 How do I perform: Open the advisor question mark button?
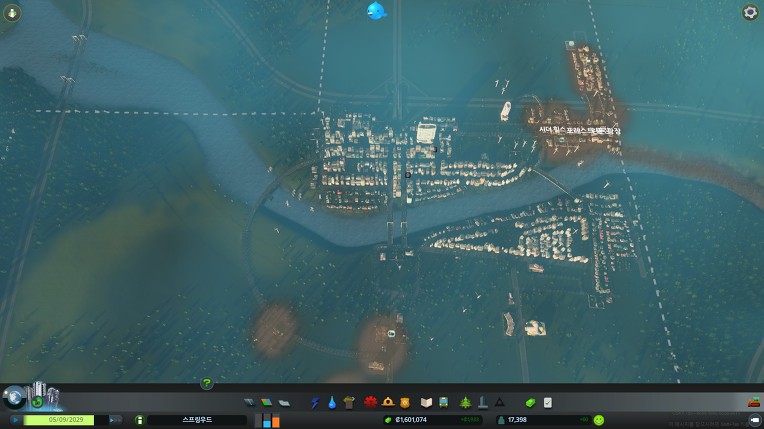click(207, 383)
